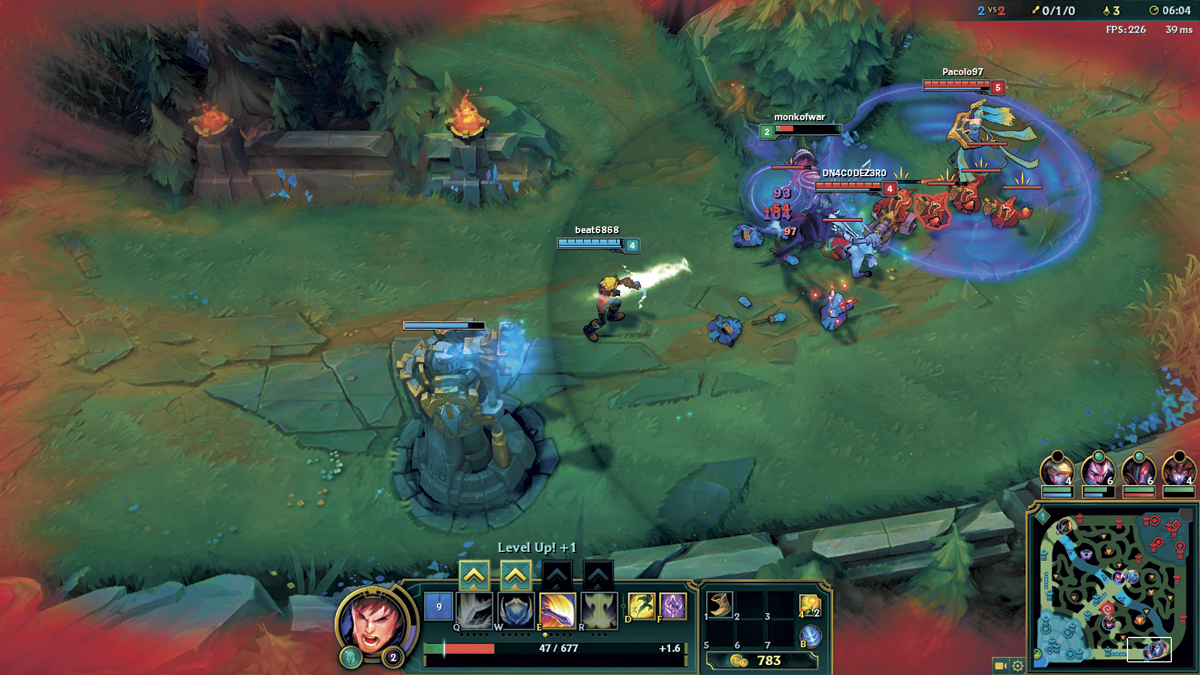
Task: Select the boots item in inventory slot 1
Action: (x=720, y=605)
